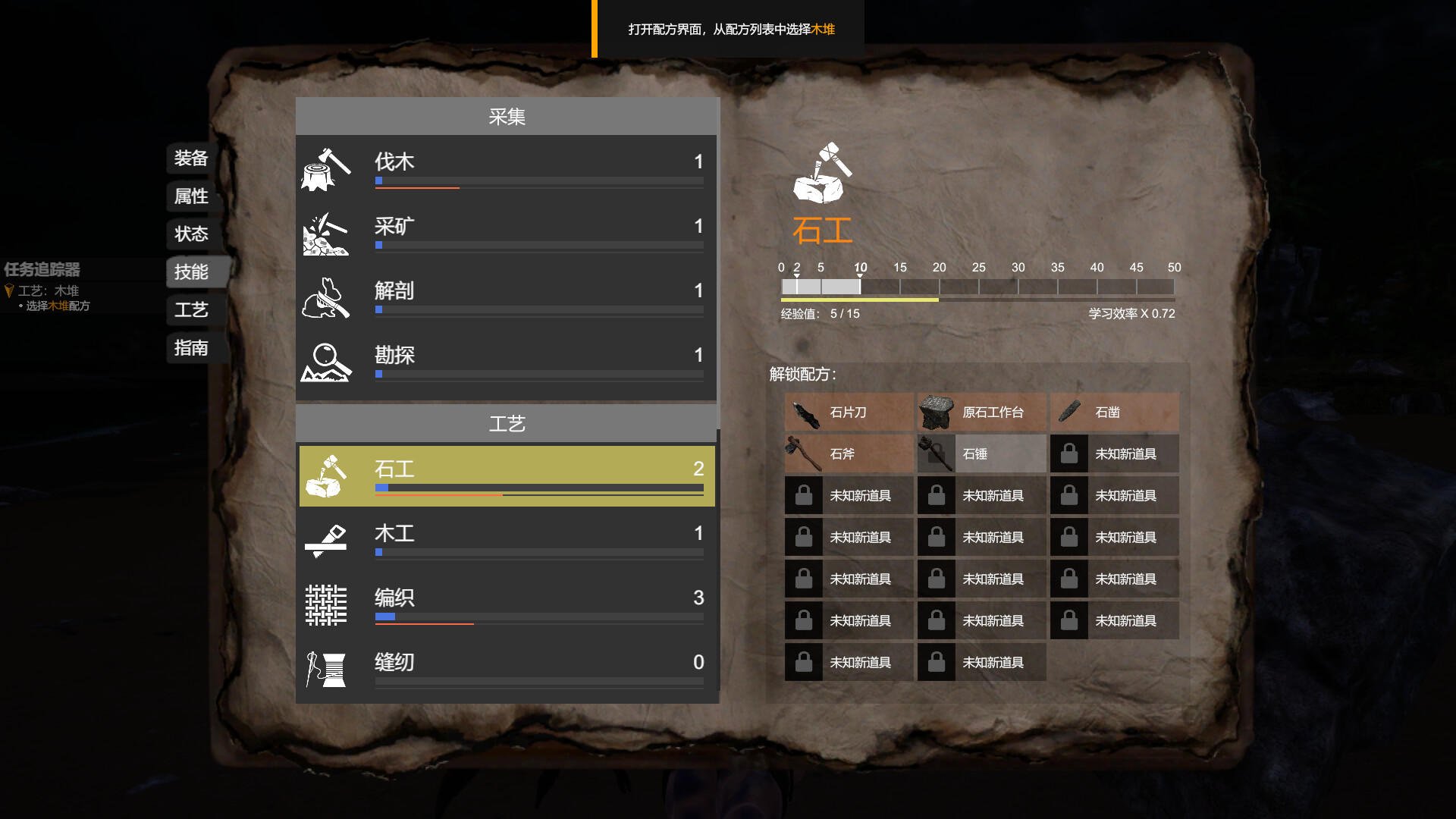Select the 解剖 skinning rabbit icon
Screen dimensions: 1456x819
pos(325,299)
